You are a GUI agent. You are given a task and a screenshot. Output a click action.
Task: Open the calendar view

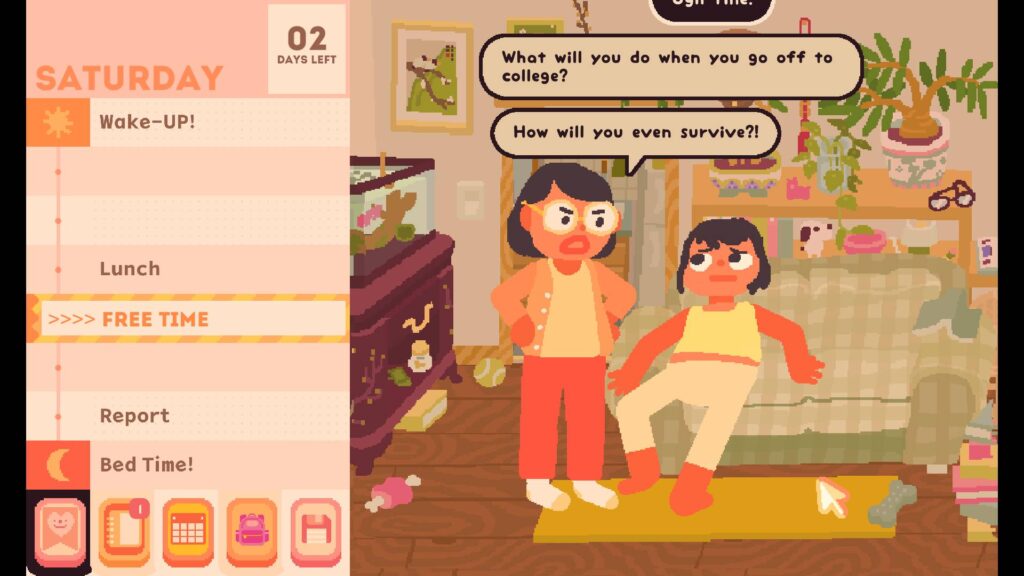pyautogui.click(x=188, y=532)
